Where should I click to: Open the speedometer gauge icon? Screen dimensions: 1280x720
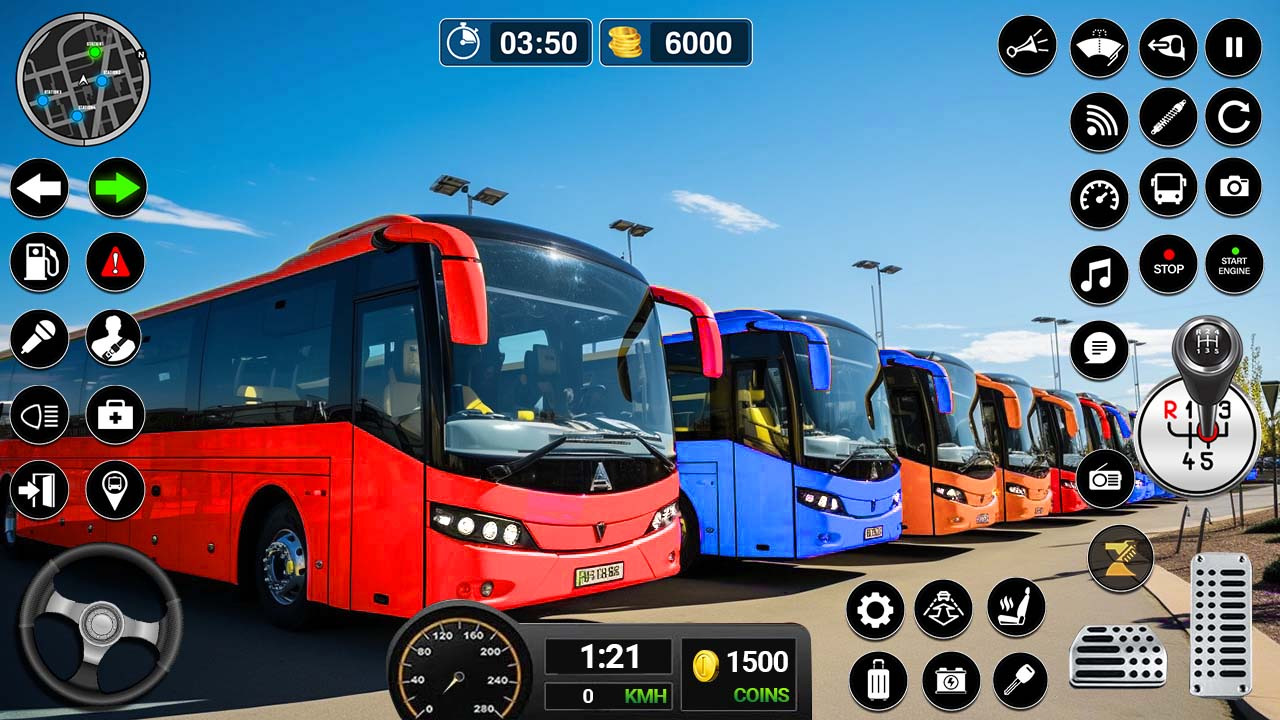(1098, 198)
